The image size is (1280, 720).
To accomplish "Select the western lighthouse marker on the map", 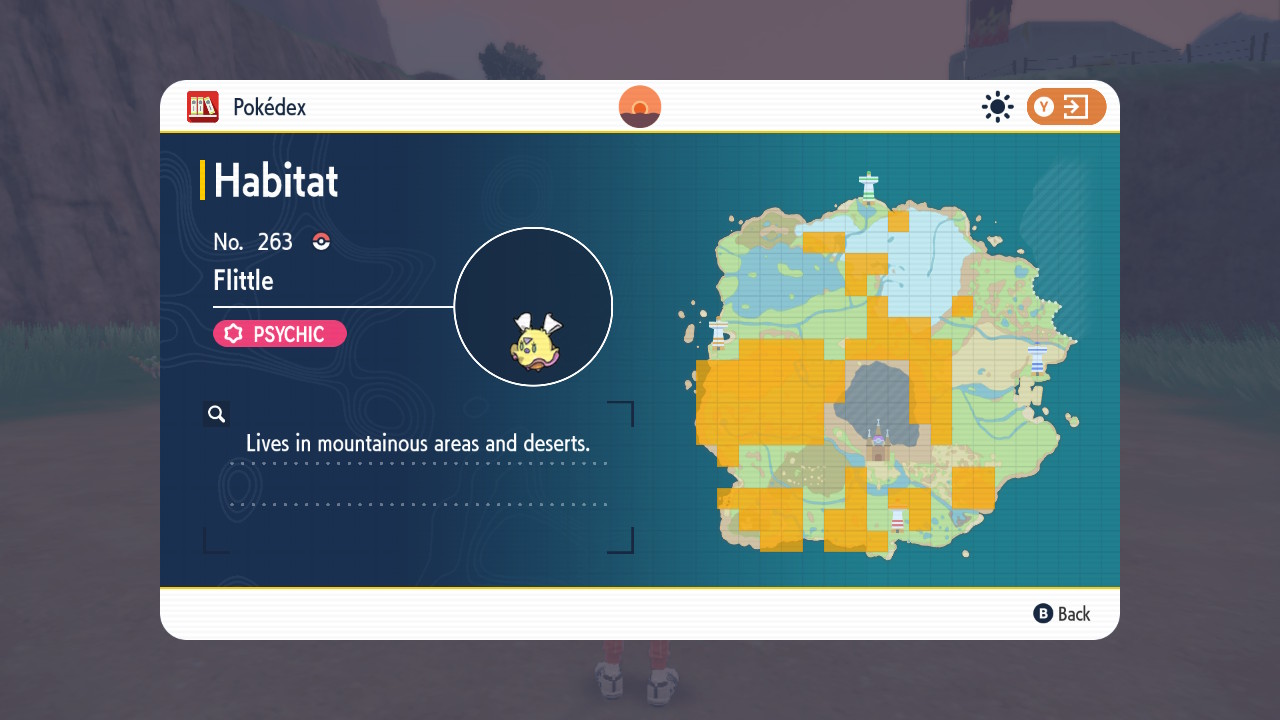I will [x=718, y=333].
